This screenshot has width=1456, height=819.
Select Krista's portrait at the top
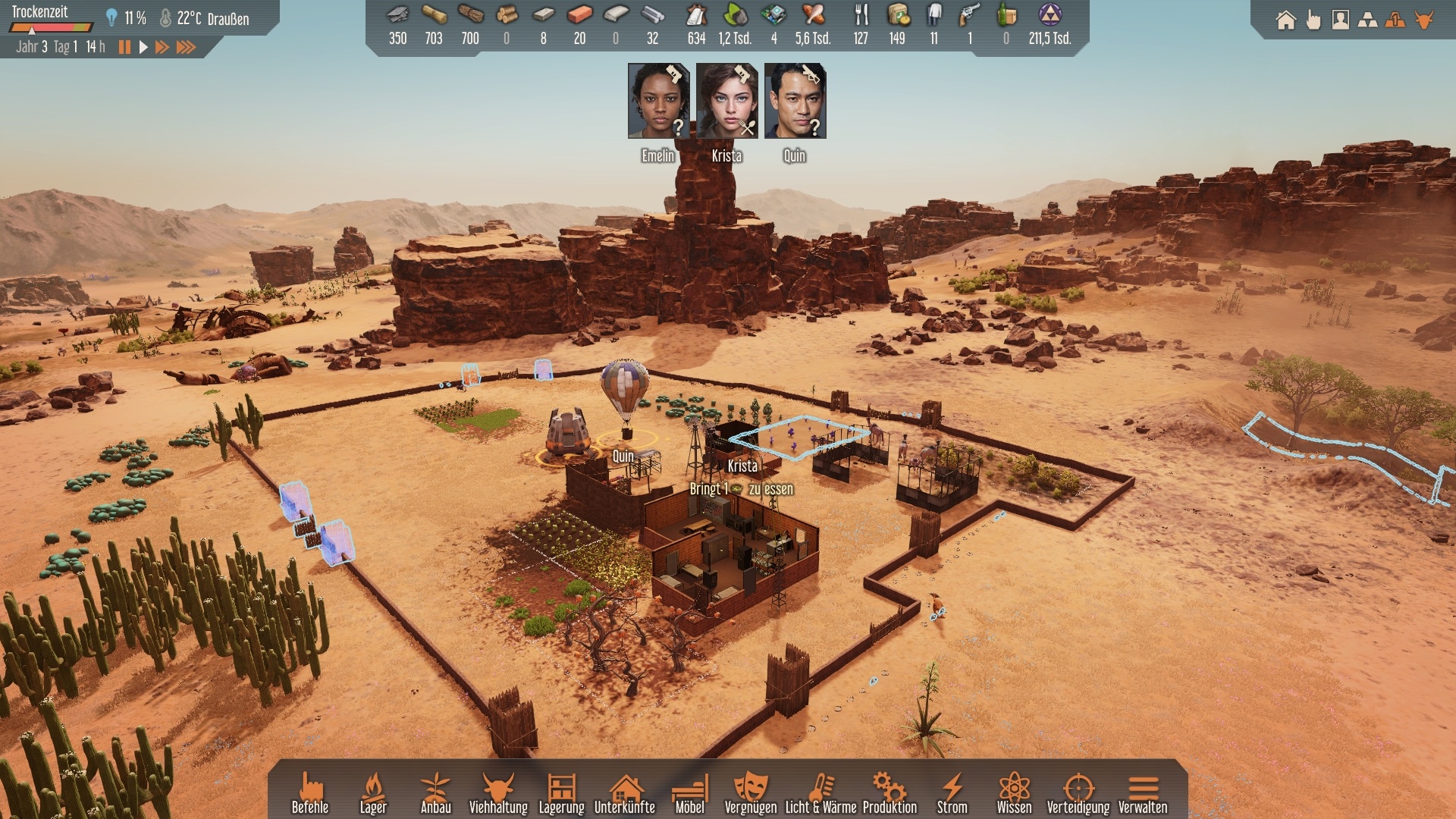click(x=726, y=102)
